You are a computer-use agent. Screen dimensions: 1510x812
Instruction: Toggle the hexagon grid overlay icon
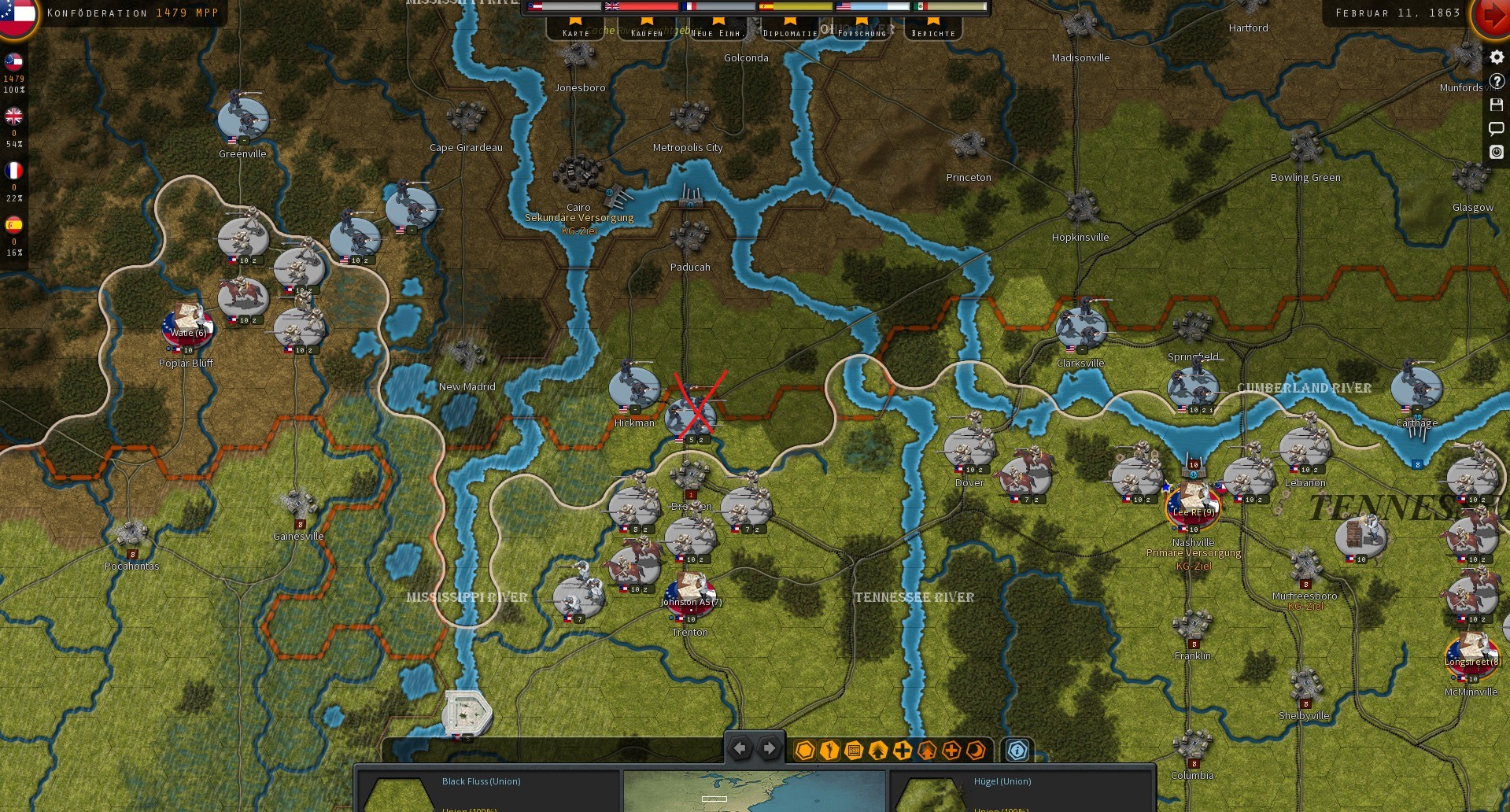pyautogui.click(x=805, y=751)
